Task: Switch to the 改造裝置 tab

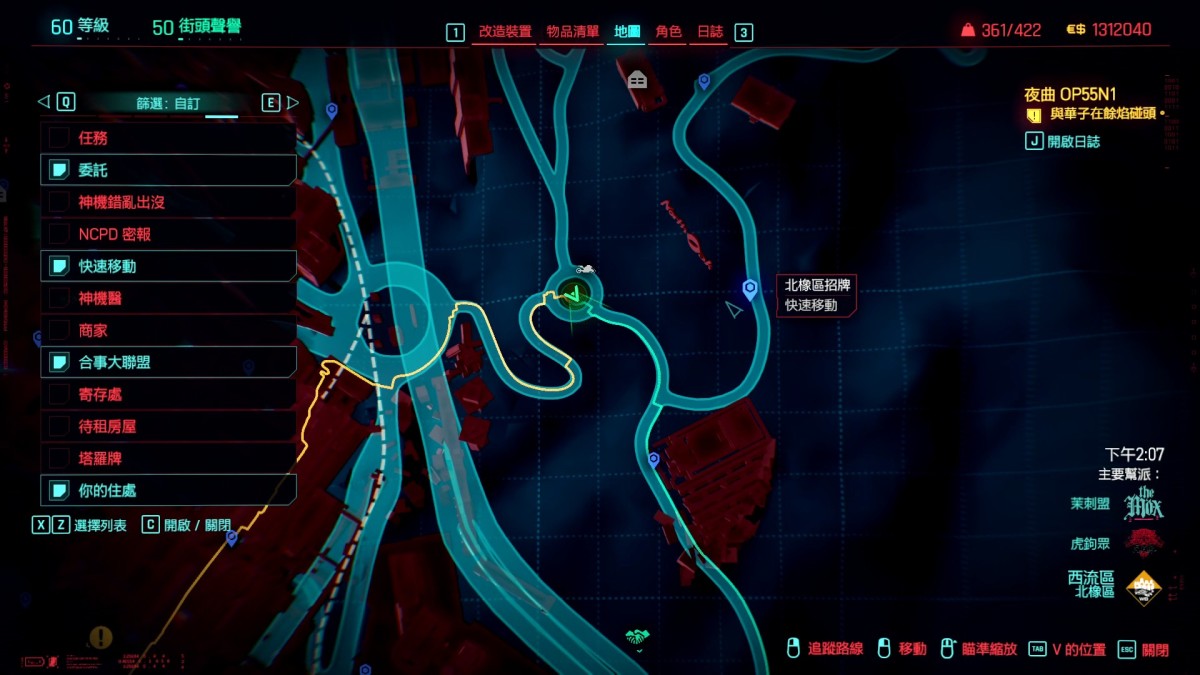Action: pos(505,32)
